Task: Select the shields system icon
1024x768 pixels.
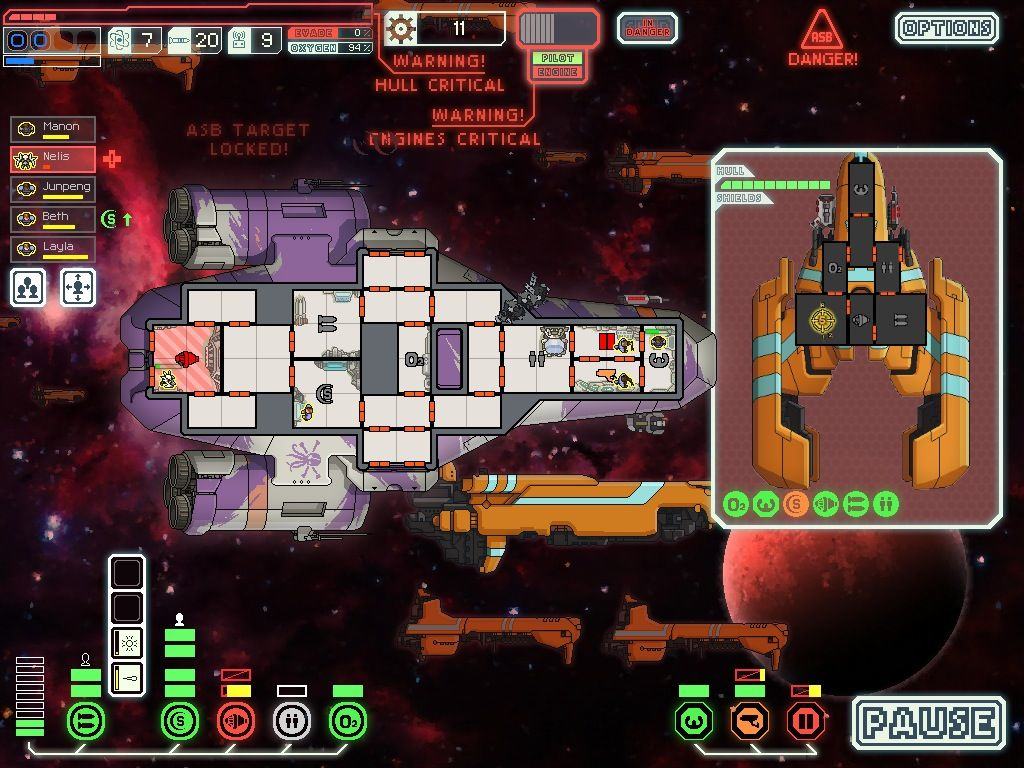Action: 180,721
